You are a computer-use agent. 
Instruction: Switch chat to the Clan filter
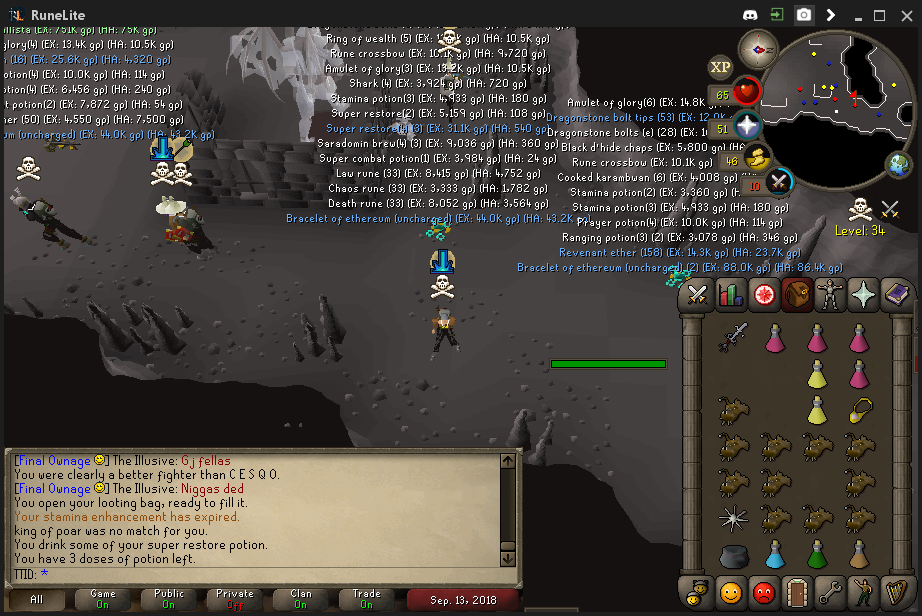(301, 599)
